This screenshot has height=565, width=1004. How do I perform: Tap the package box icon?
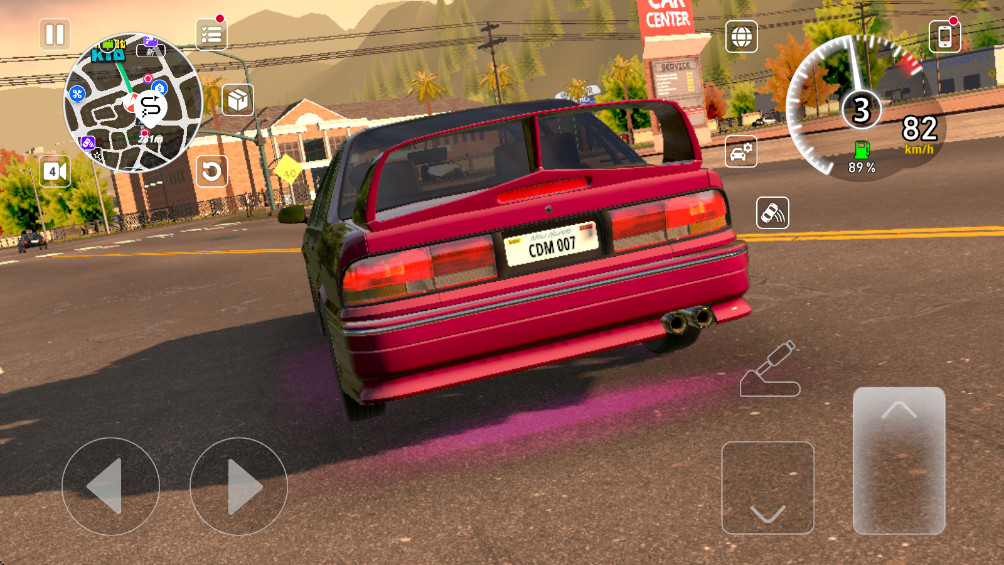tap(238, 100)
